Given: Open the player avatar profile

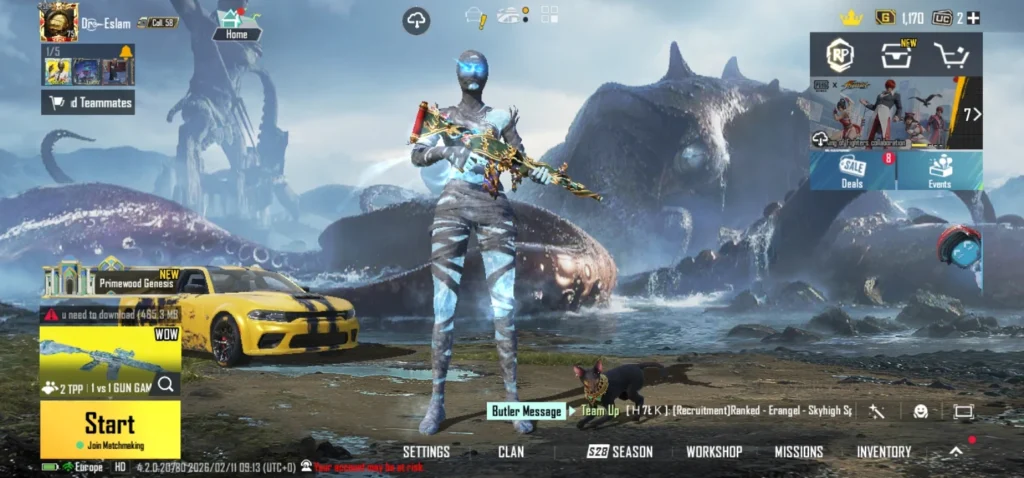Looking at the screenshot, I should pyautogui.click(x=58, y=21).
